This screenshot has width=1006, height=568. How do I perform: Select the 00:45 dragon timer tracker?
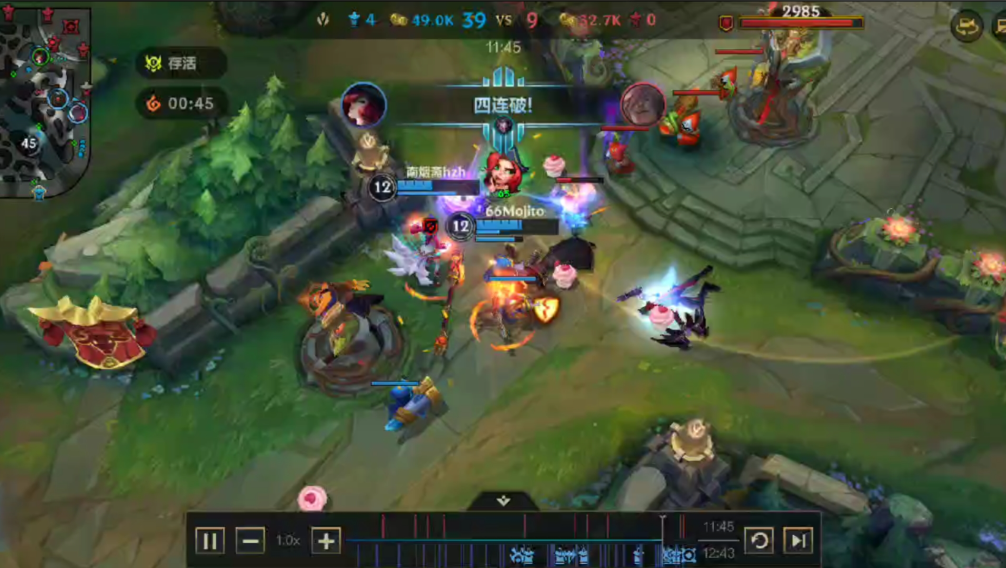(x=181, y=103)
